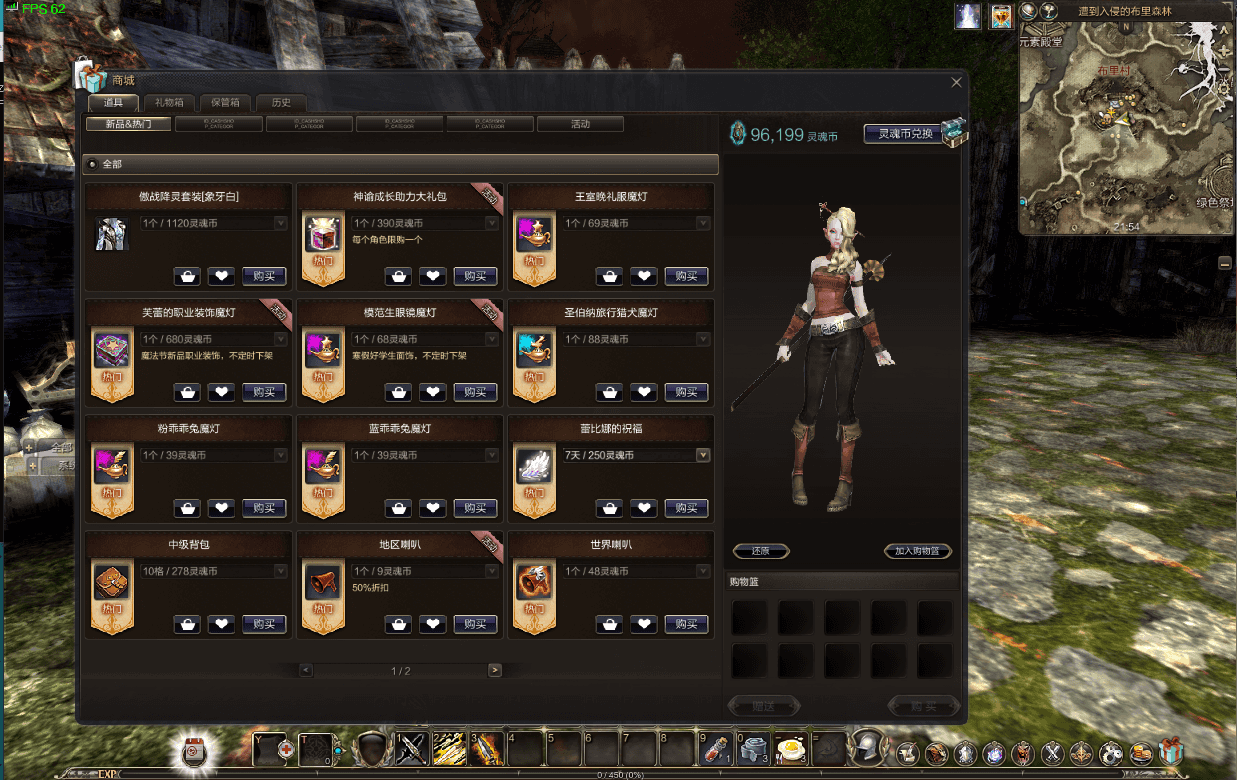Choose the 新品&热门 category
Viewport: 1237px width, 780px height.
click(129, 125)
